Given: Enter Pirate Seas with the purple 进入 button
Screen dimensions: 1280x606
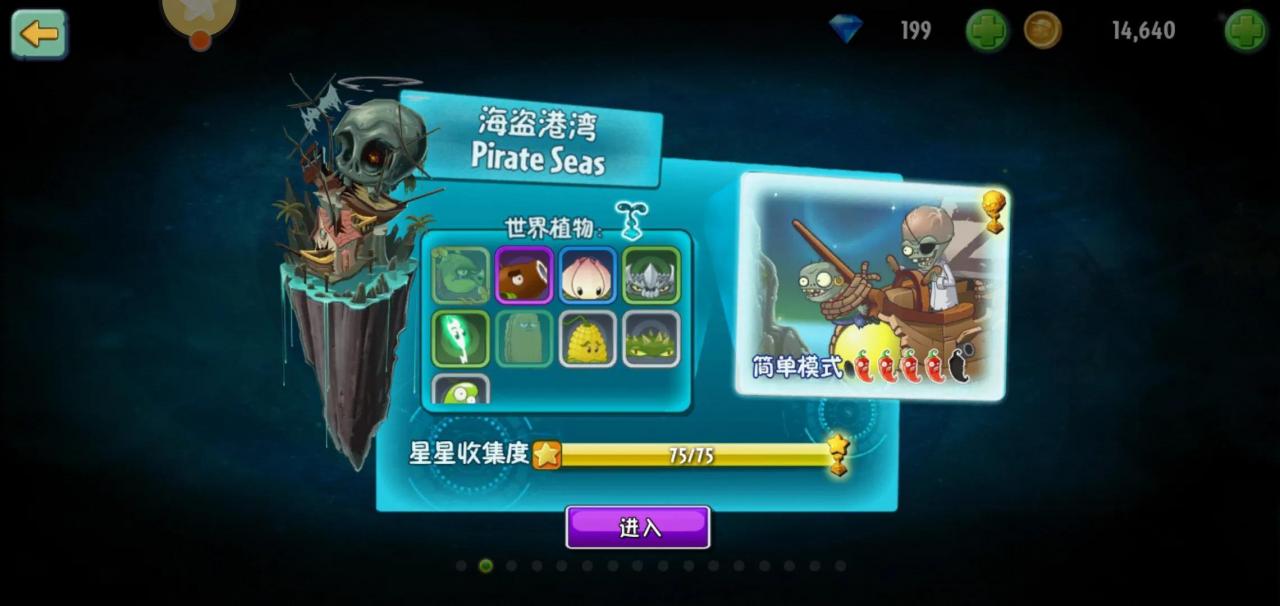Looking at the screenshot, I should (x=638, y=527).
